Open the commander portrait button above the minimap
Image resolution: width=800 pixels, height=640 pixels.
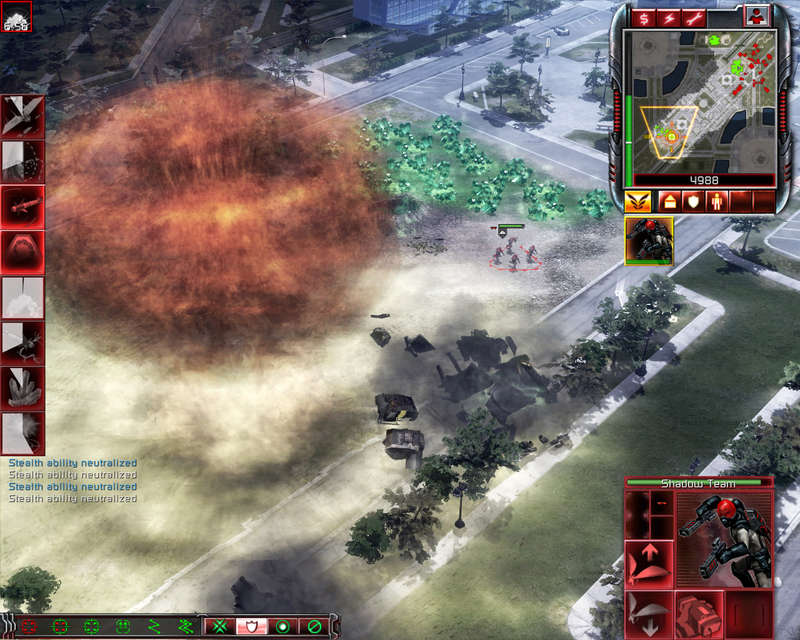coord(757,15)
